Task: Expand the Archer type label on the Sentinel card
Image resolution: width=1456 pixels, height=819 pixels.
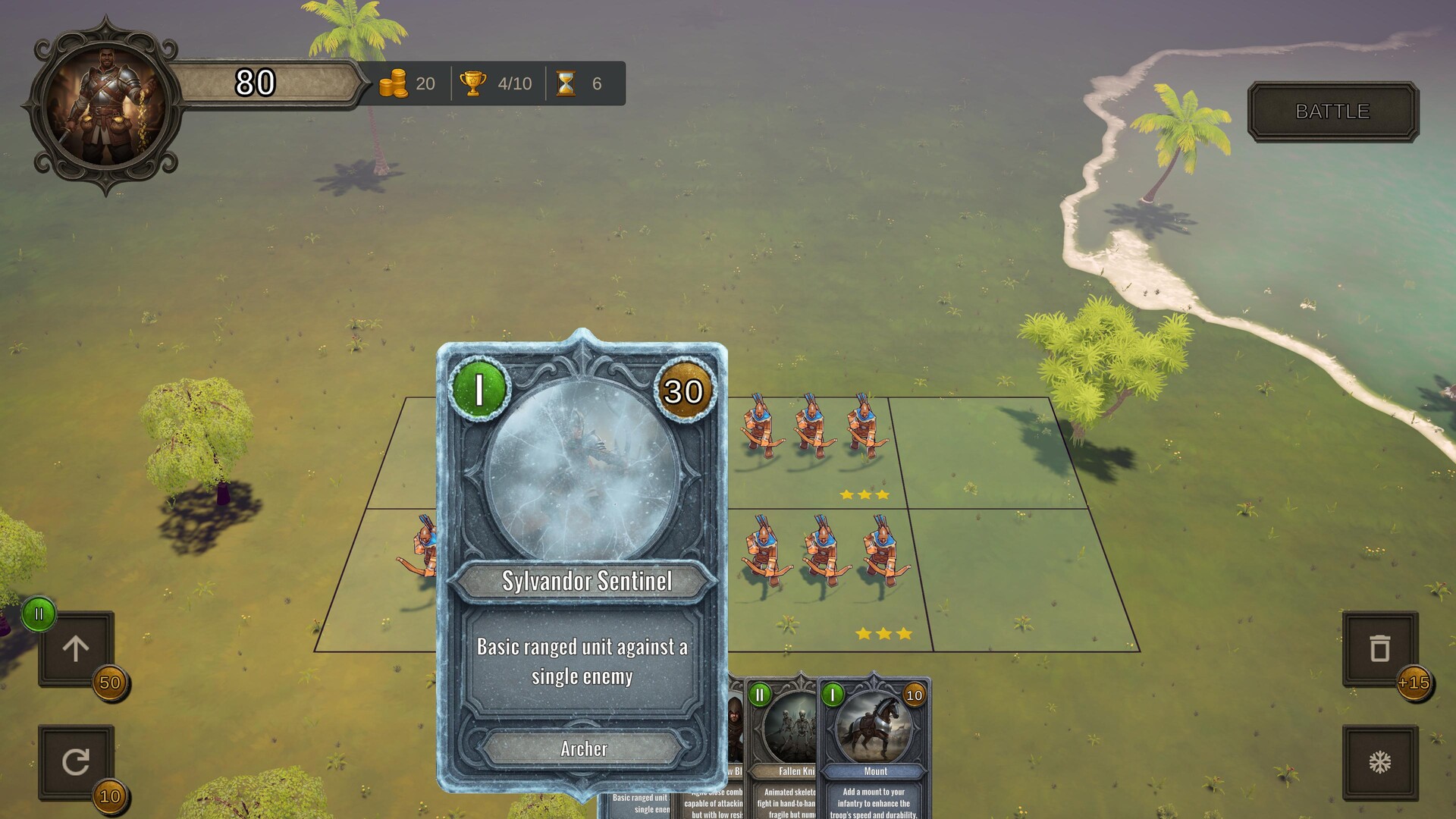Action: [582, 750]
